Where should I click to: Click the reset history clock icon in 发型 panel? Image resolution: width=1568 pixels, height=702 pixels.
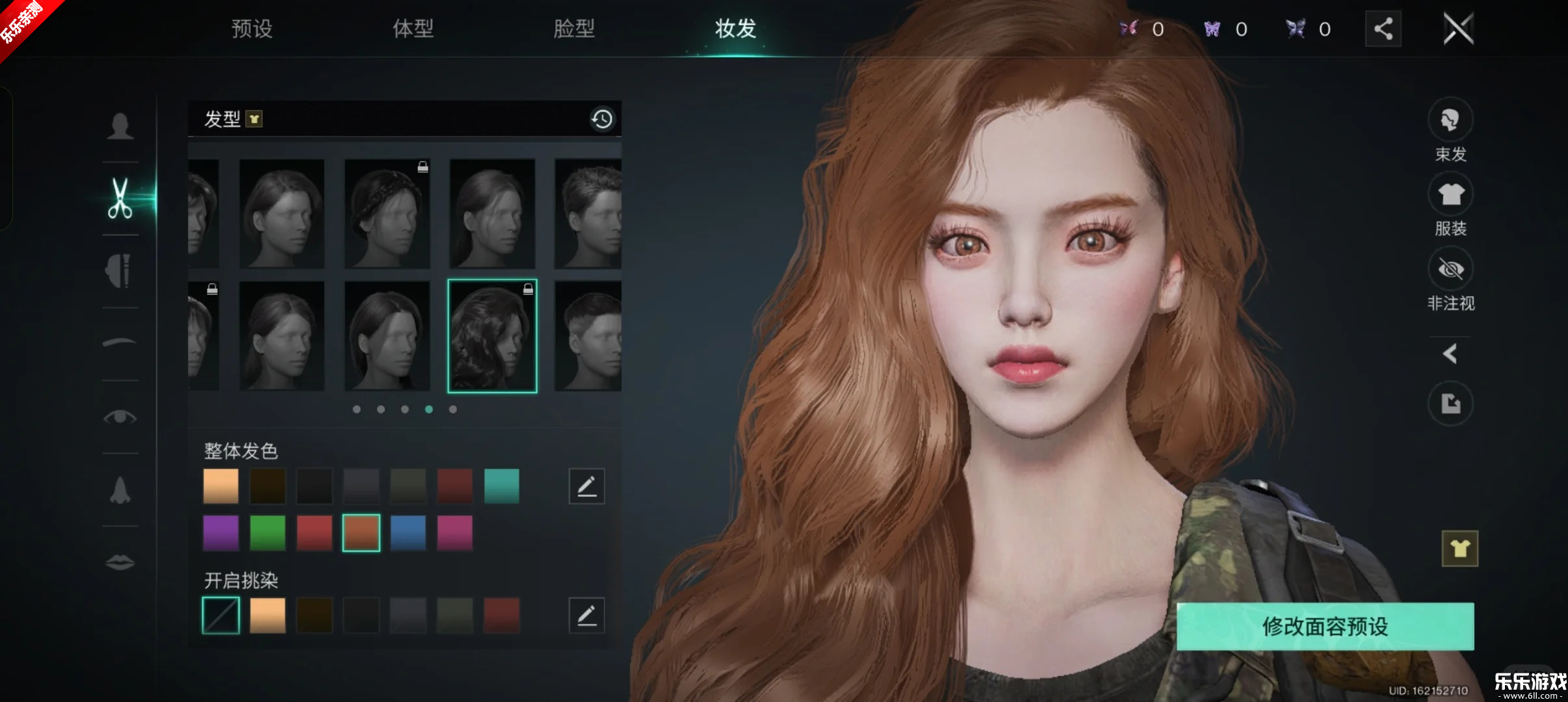601,119
